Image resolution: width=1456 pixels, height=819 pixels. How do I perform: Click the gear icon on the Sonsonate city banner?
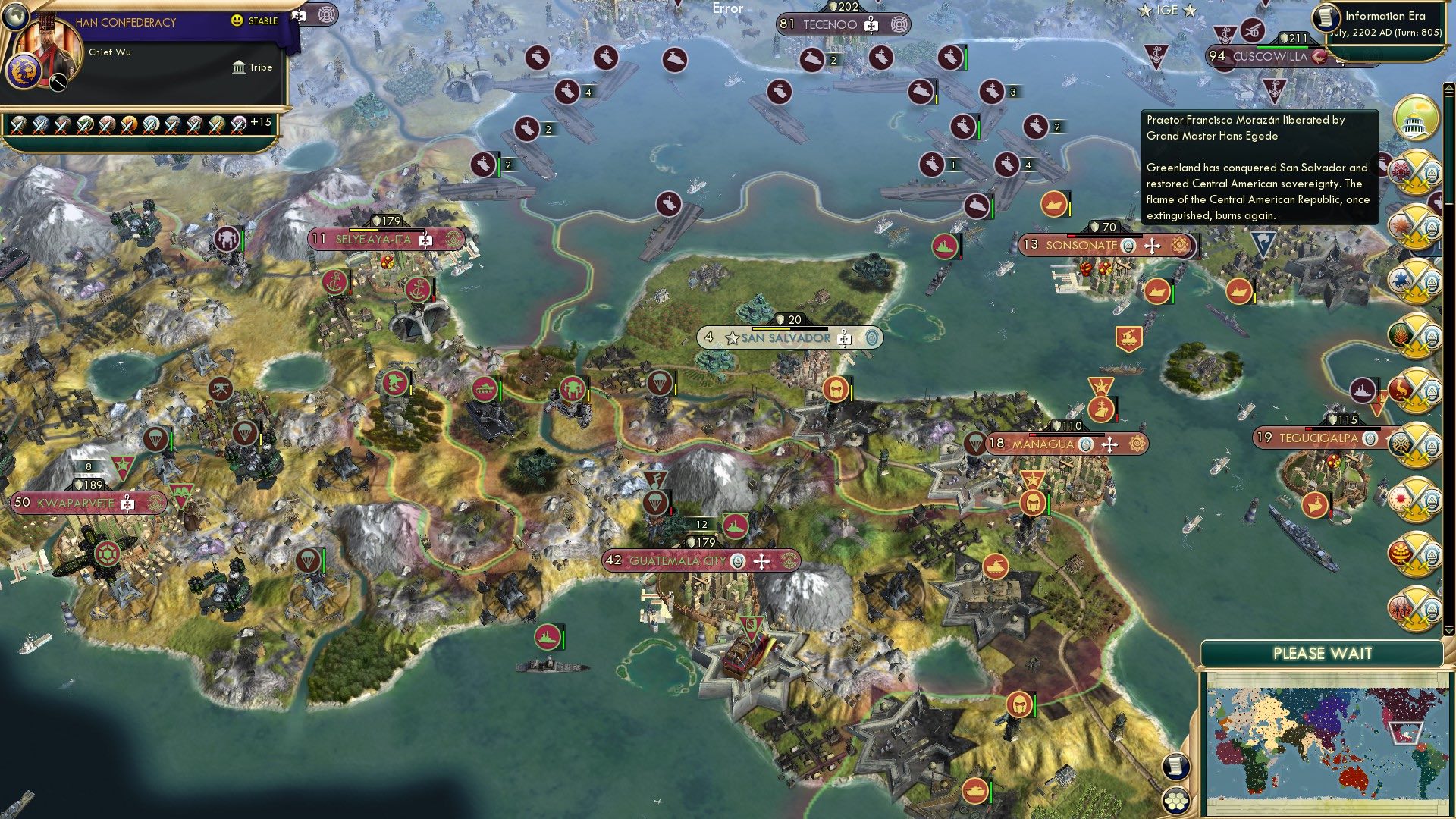click(1178, 246)
